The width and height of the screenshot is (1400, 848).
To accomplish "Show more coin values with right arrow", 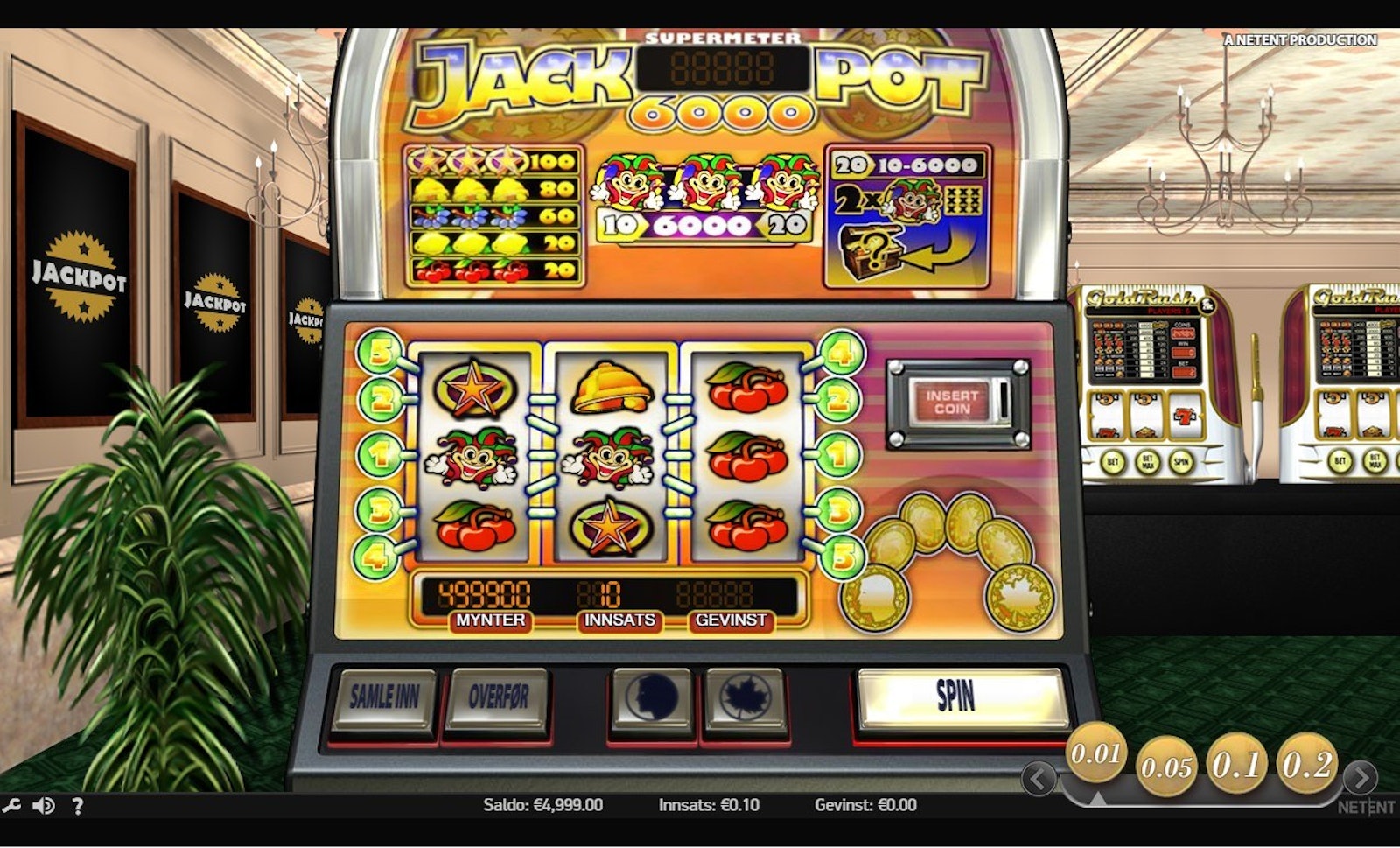I will [1359, 778].
